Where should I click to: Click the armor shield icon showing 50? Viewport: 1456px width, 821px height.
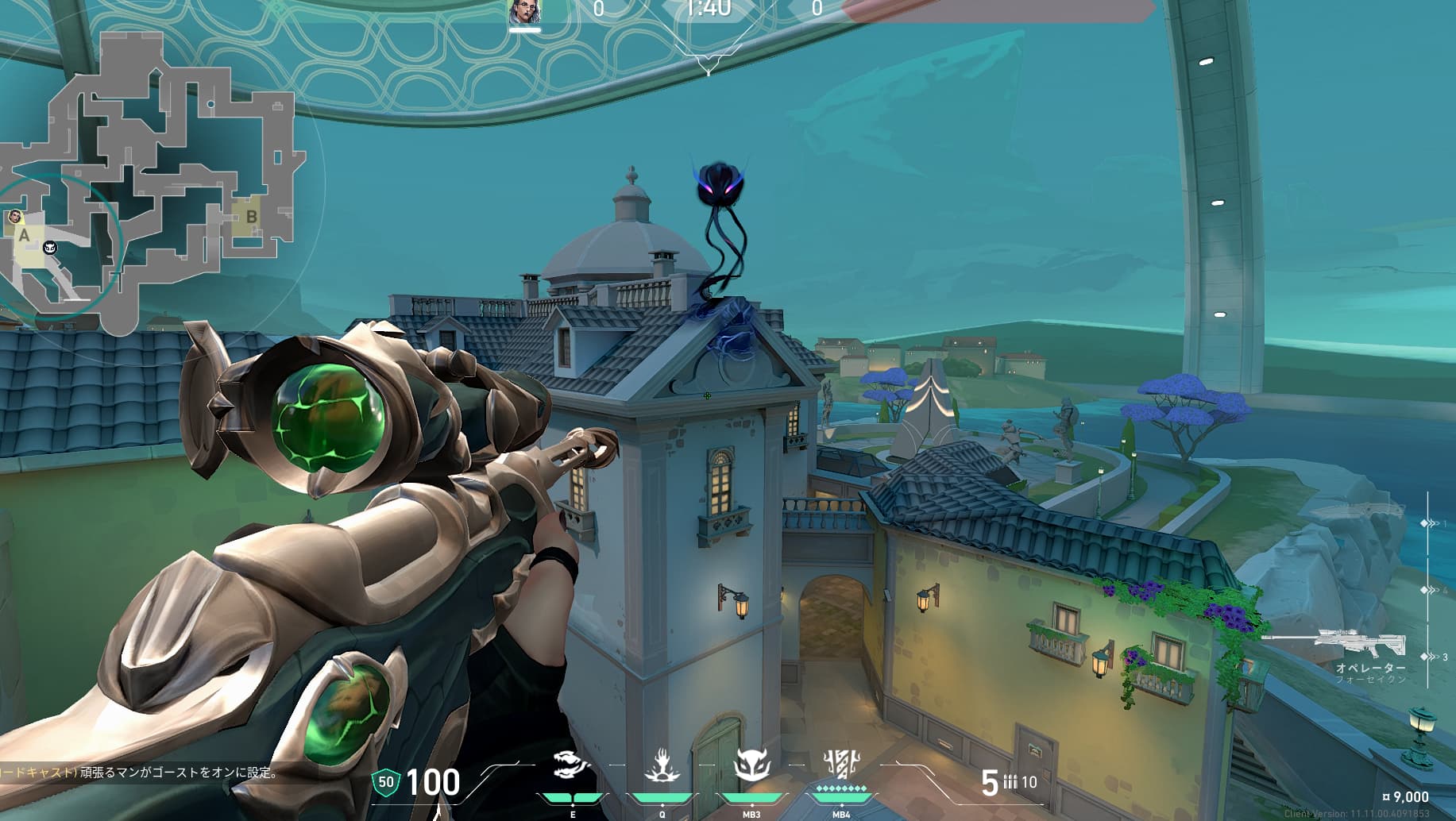point(386,782)
